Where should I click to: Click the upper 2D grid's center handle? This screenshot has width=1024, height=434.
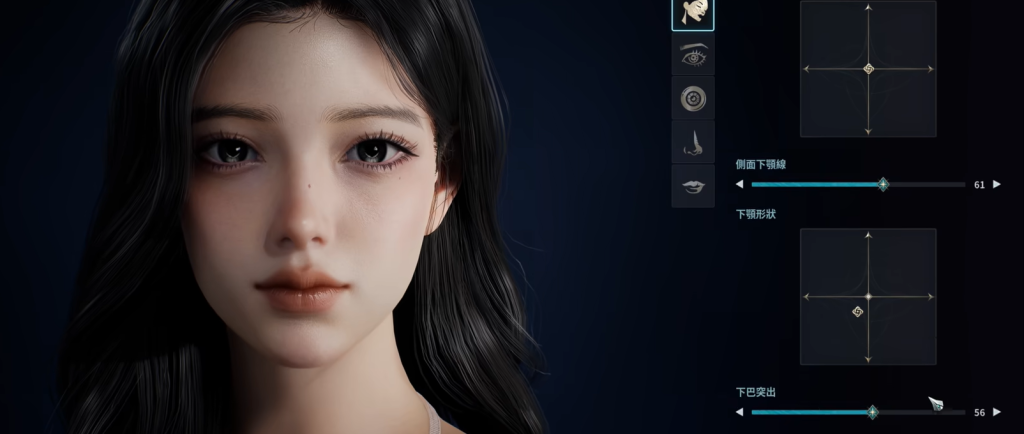tap(868, 69)
